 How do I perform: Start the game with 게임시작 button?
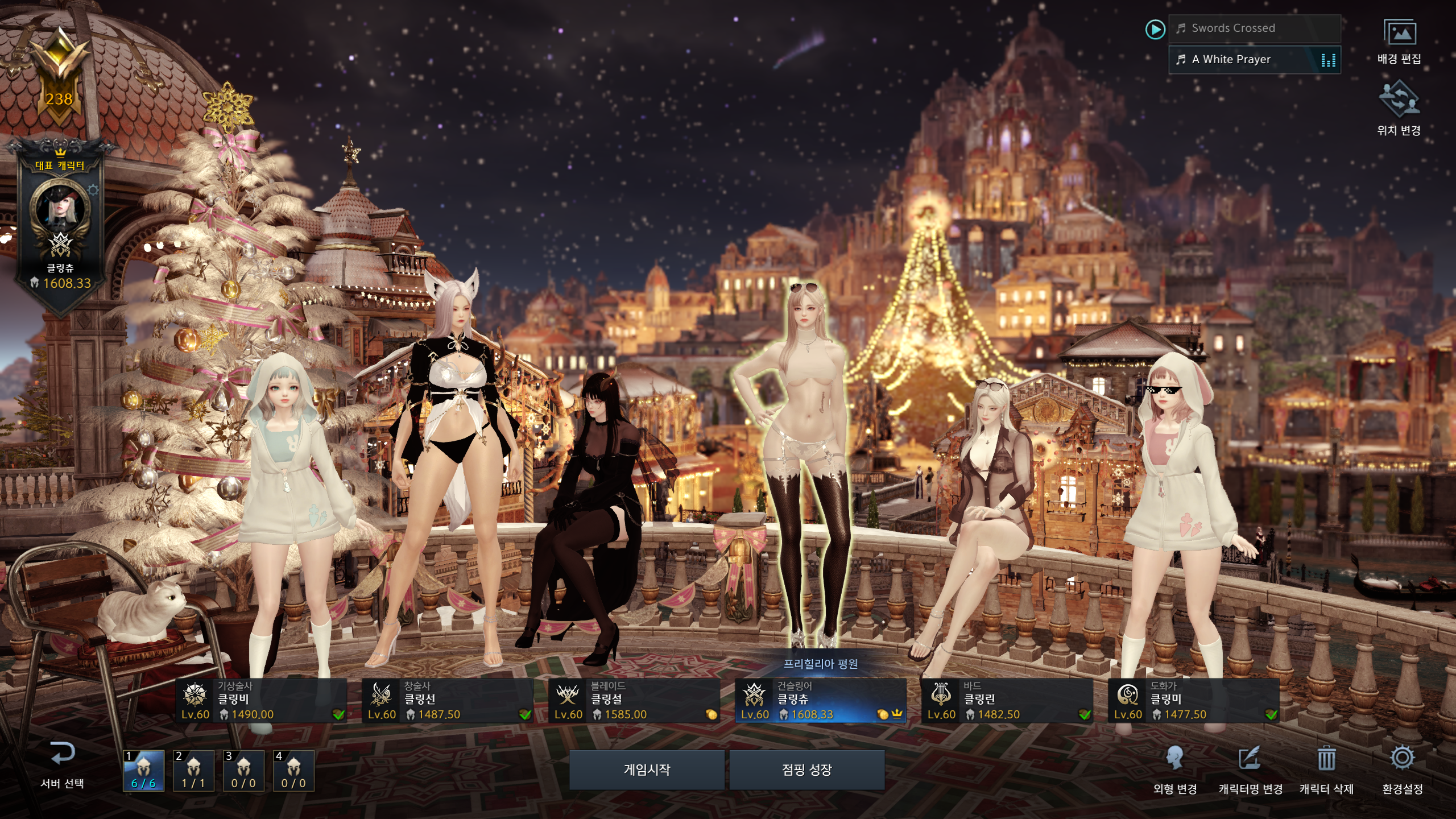[647, 770]
